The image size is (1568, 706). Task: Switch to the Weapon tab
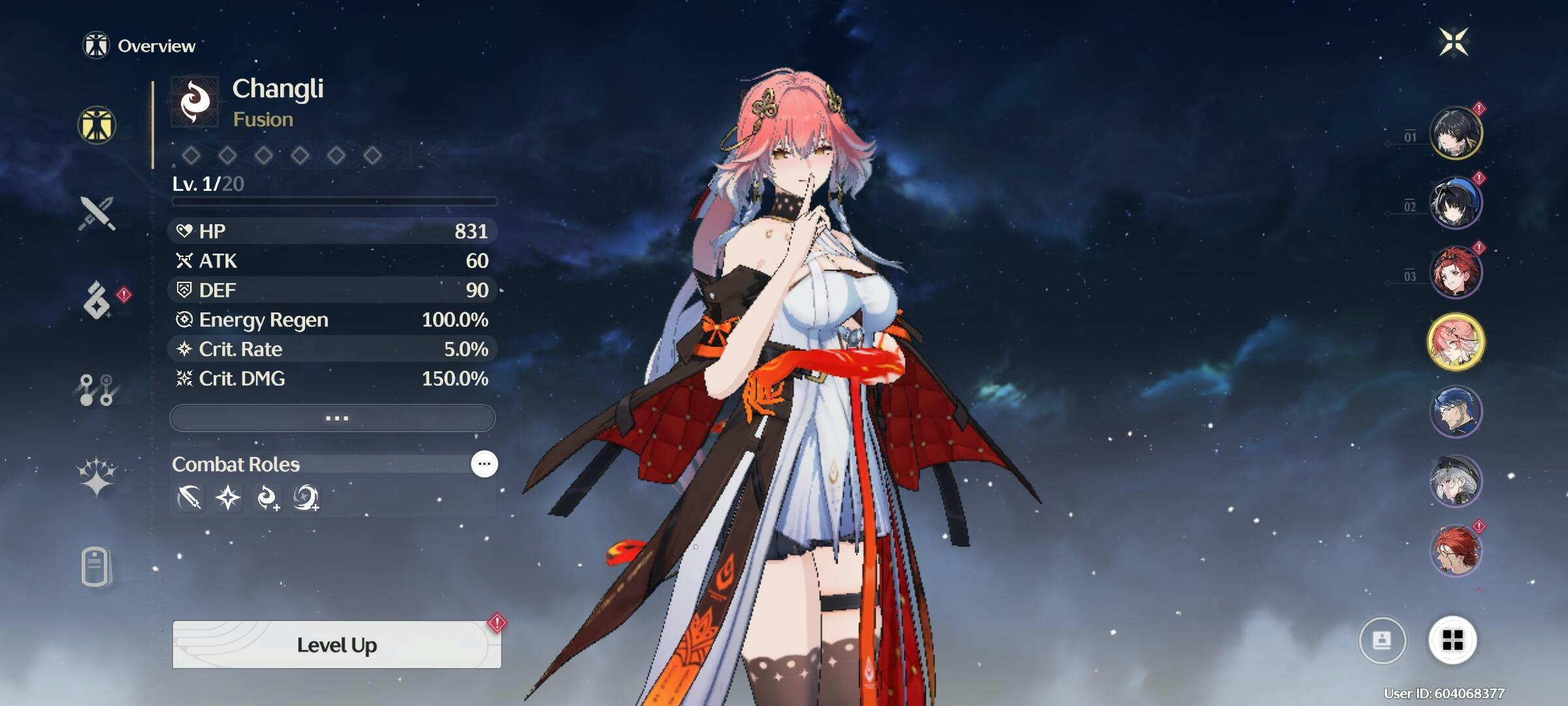pyautogui.click(x=97, y=213)
